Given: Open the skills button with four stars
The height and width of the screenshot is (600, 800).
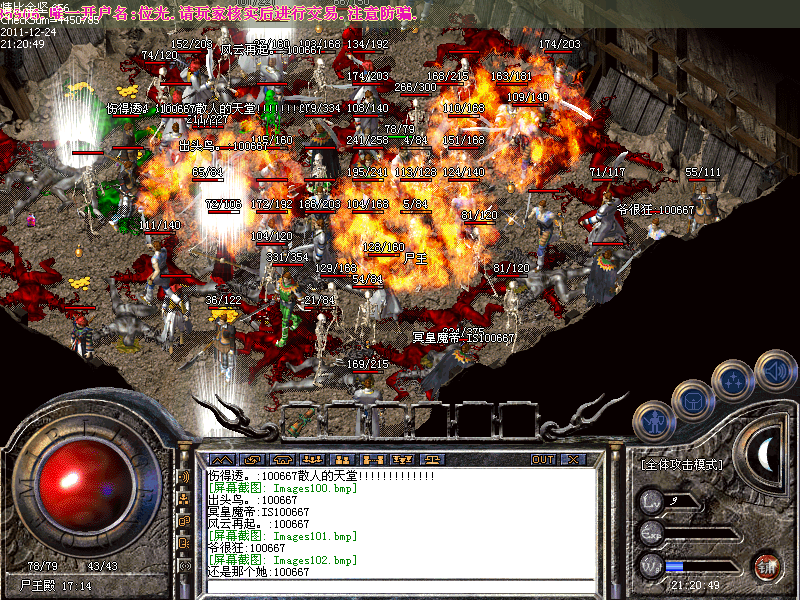Looking at the screenshot, I should point(733,379).
